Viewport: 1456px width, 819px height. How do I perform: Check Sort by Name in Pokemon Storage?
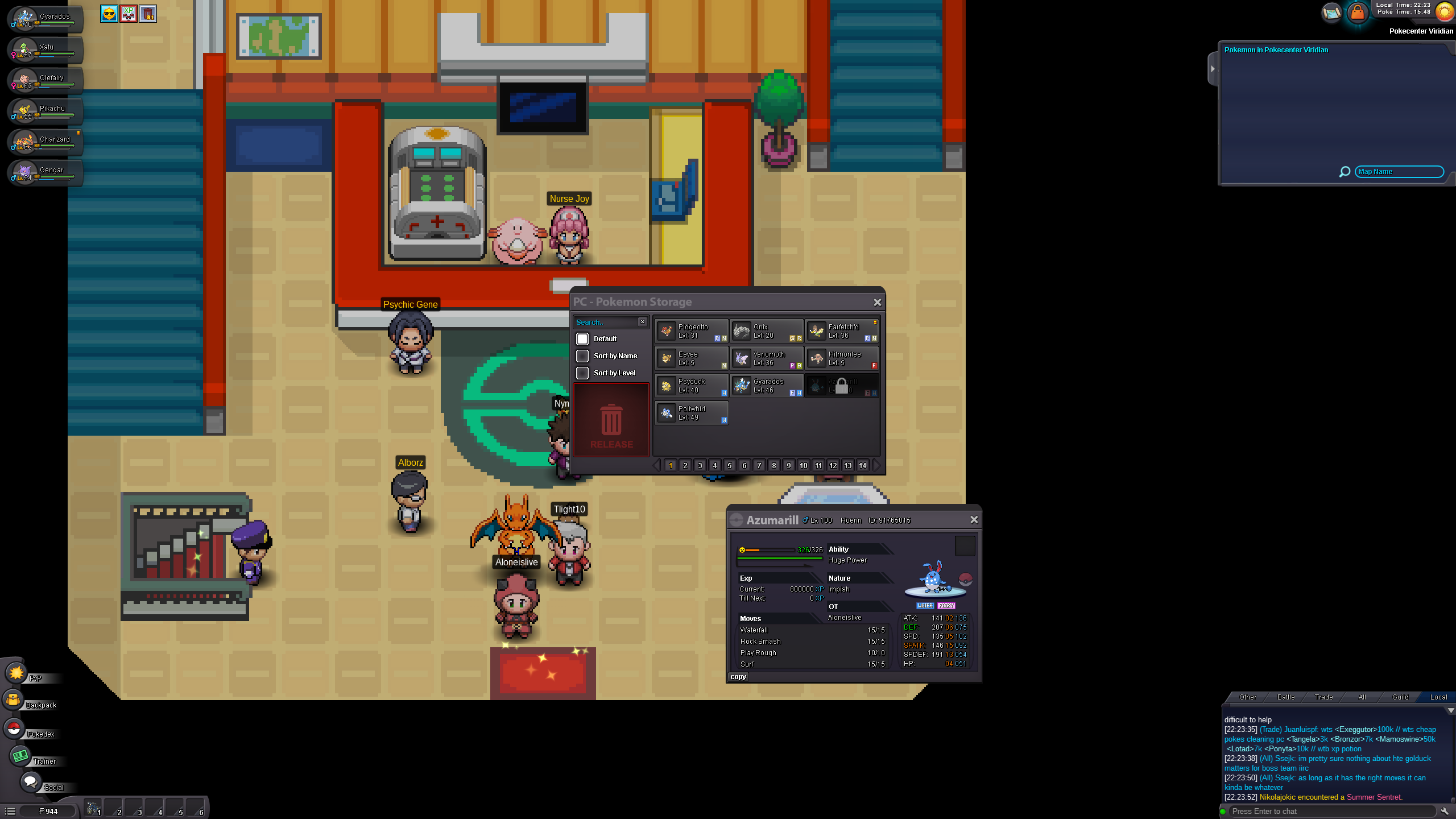click(x=582, y=355)
